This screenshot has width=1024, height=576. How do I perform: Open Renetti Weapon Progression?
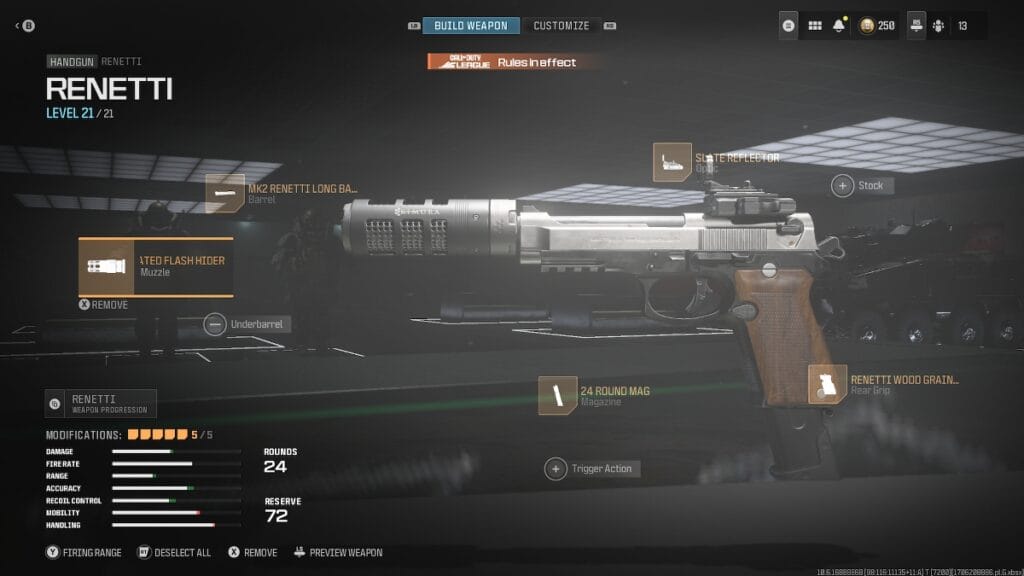tap(101, 404)
